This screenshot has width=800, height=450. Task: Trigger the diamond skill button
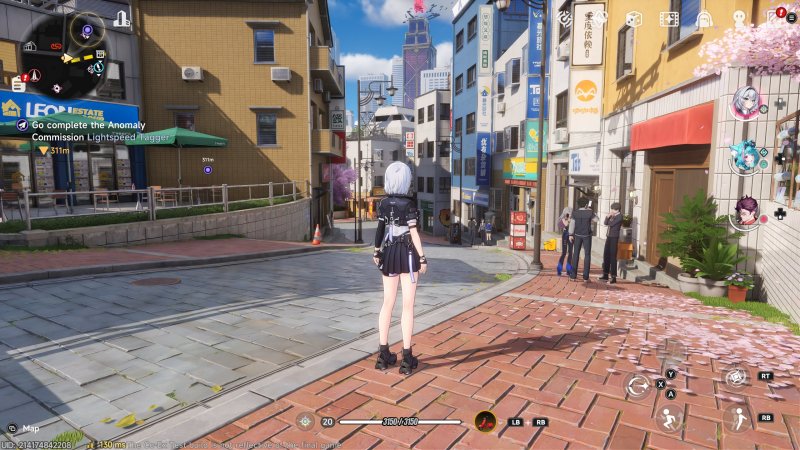point(736,376)
